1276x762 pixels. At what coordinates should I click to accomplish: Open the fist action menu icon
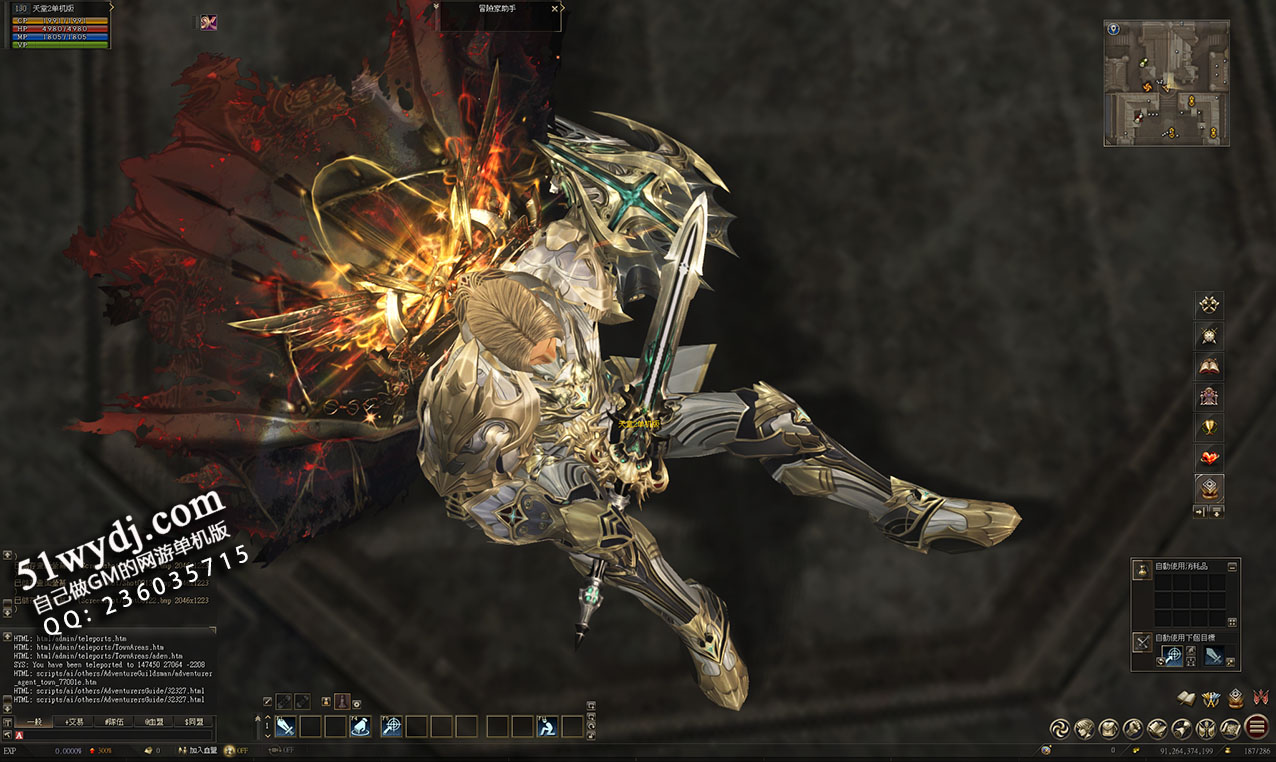(1133, 728)
